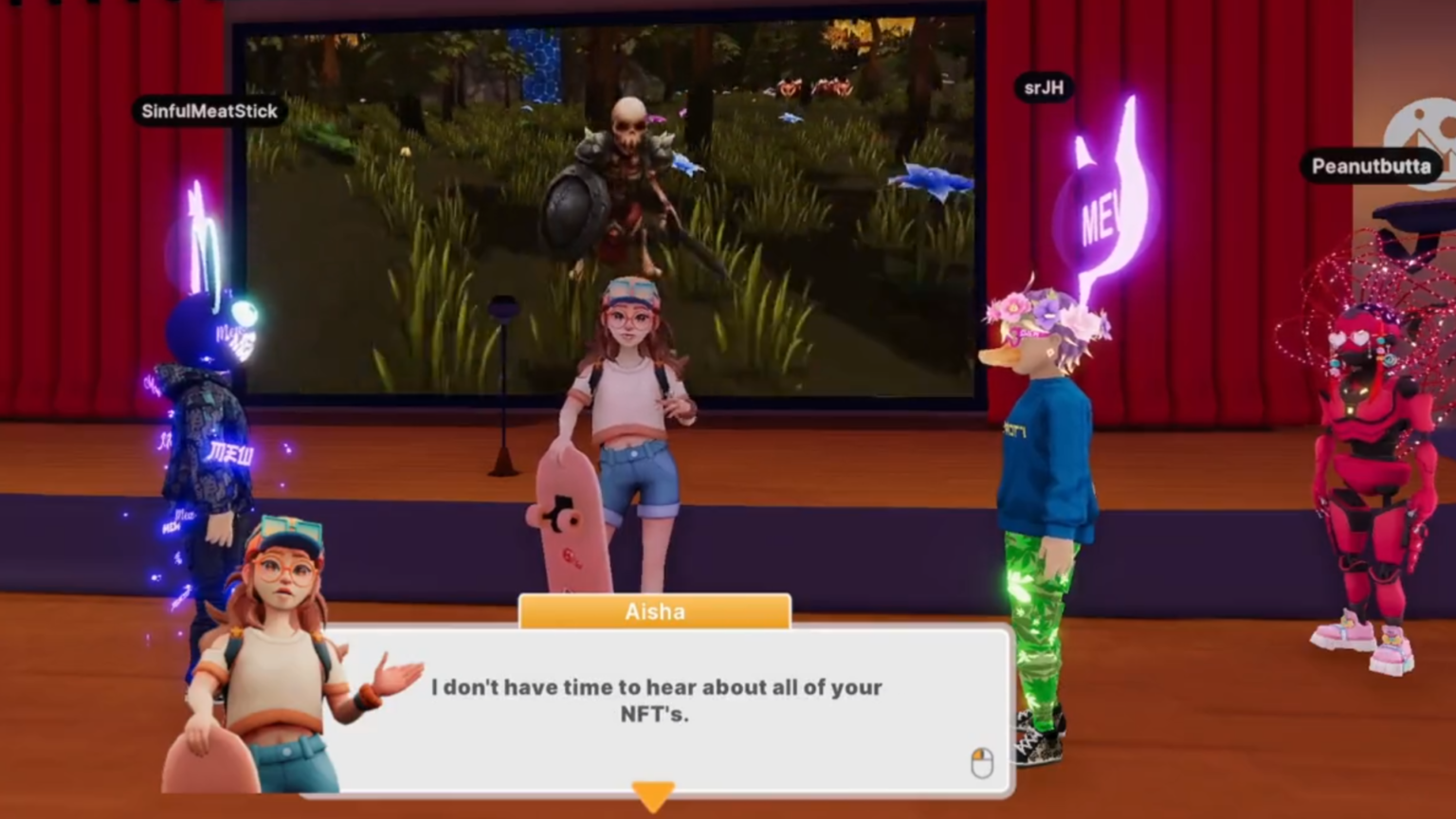
Task: Select the SinfulMeatStick nametag
Action: (209, 111)
